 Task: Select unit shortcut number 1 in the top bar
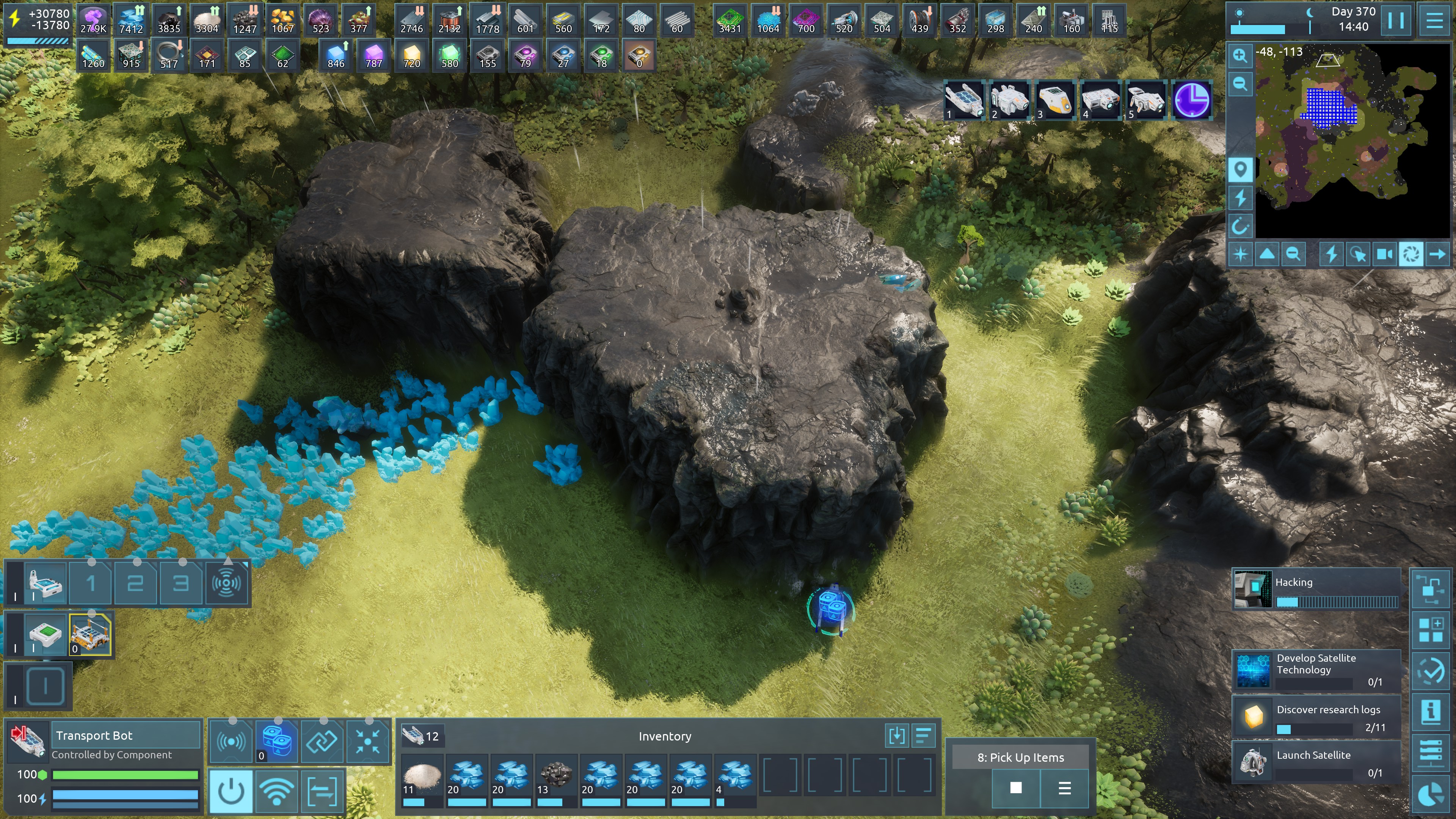964,100
